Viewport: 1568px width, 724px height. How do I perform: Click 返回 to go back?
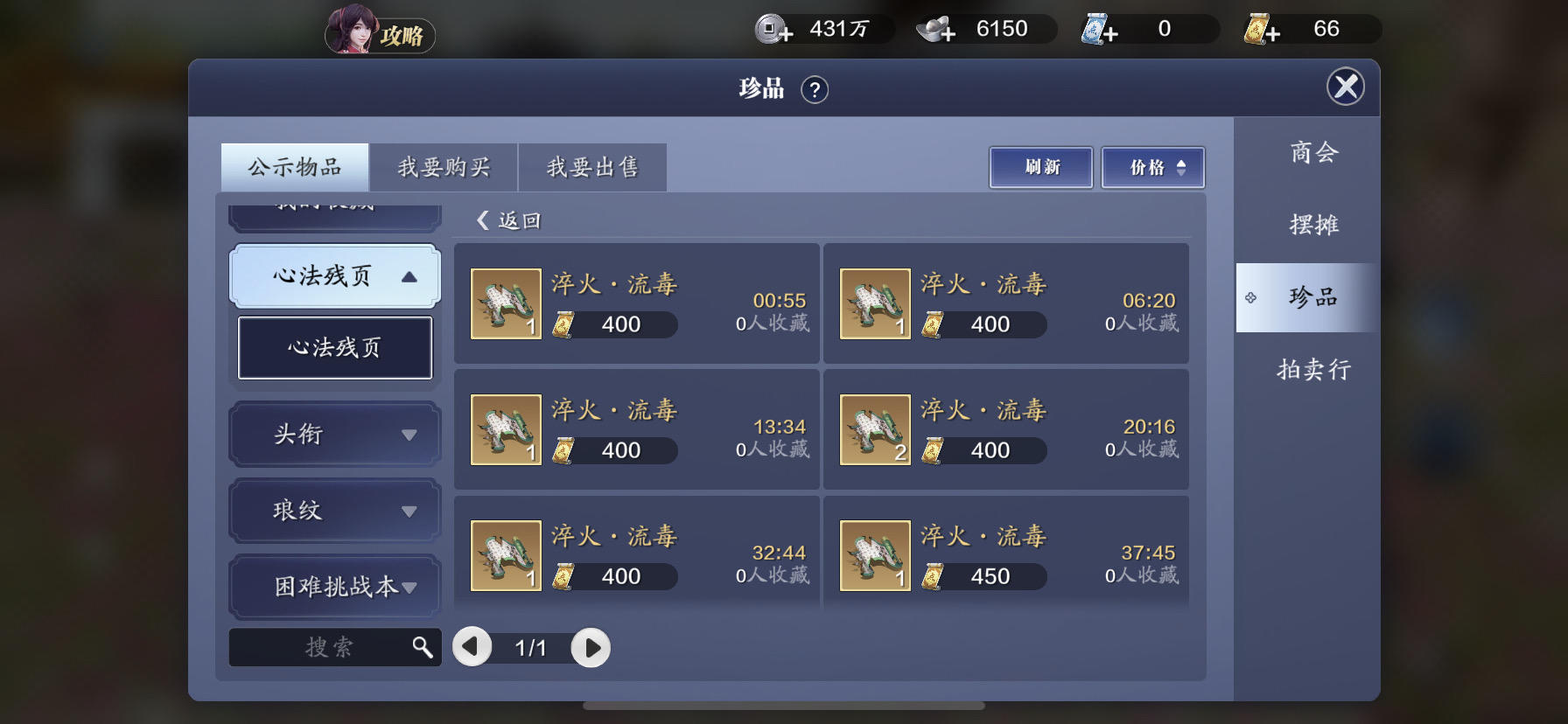507,220
